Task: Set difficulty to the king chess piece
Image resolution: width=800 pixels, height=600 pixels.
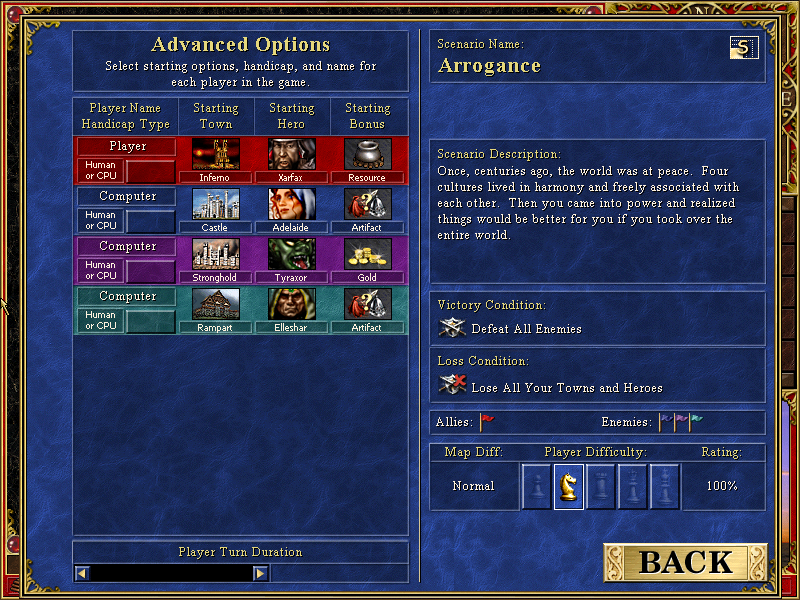Action: tap(665, 487)
